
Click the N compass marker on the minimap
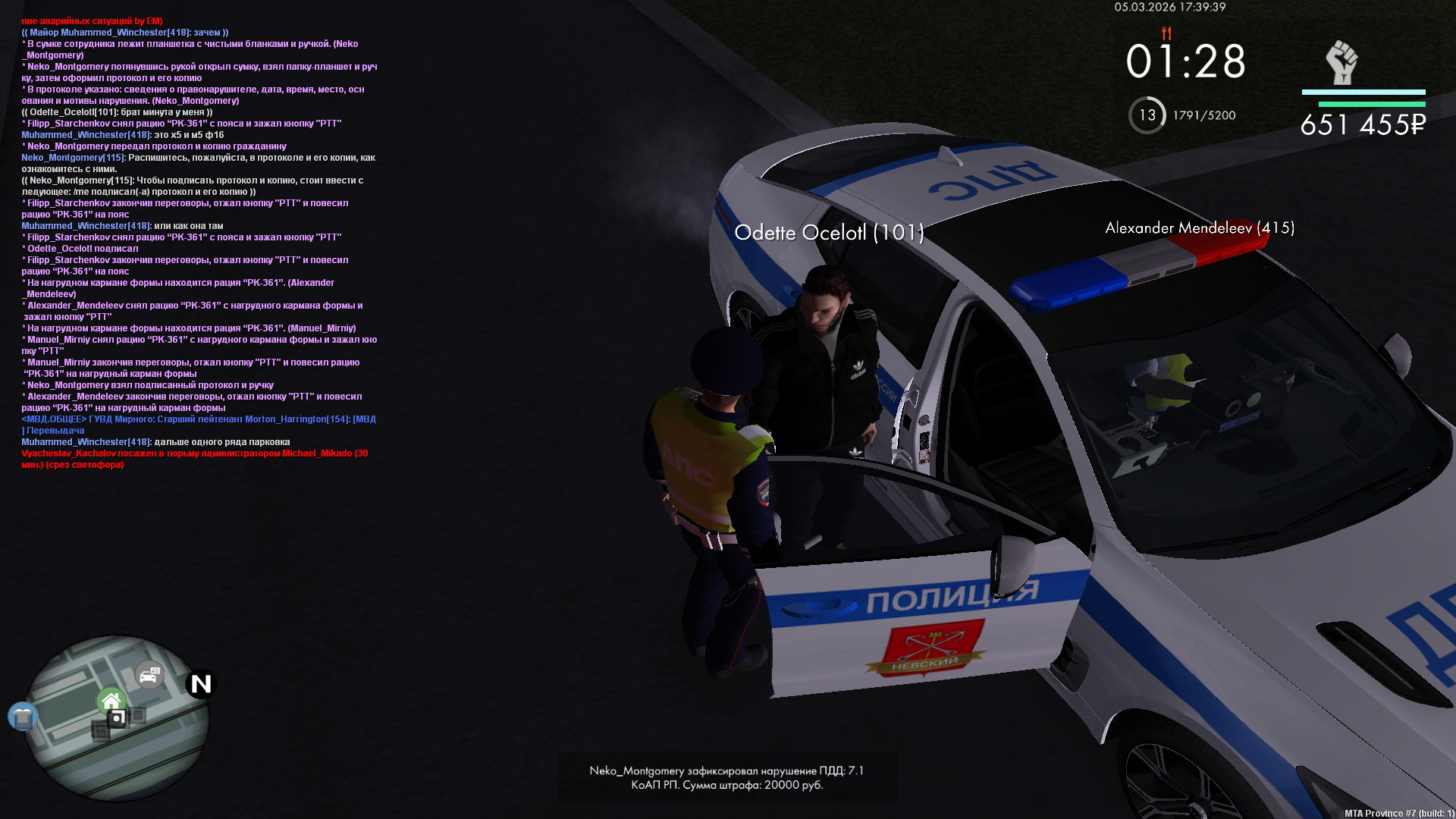click(x=201, y=684)
